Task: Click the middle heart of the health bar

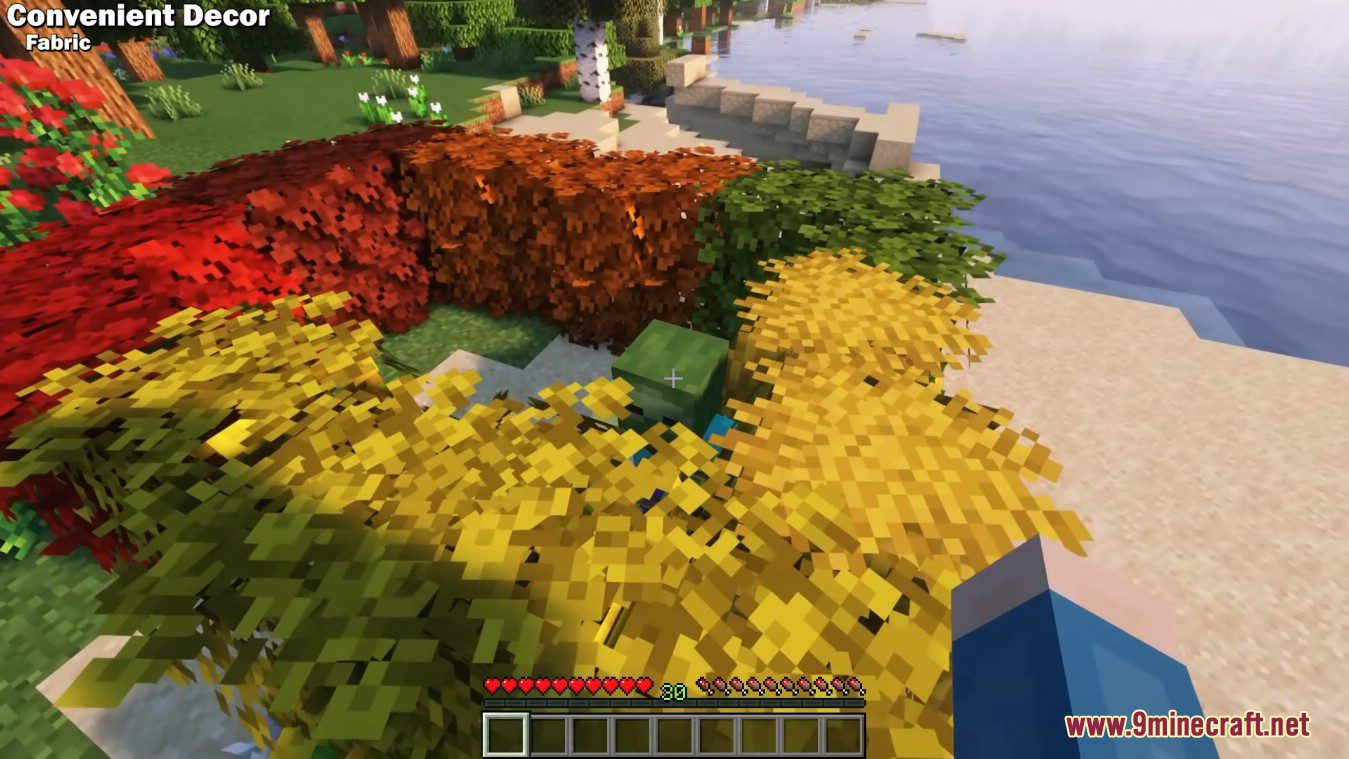Action: click(x=567, y=685)
